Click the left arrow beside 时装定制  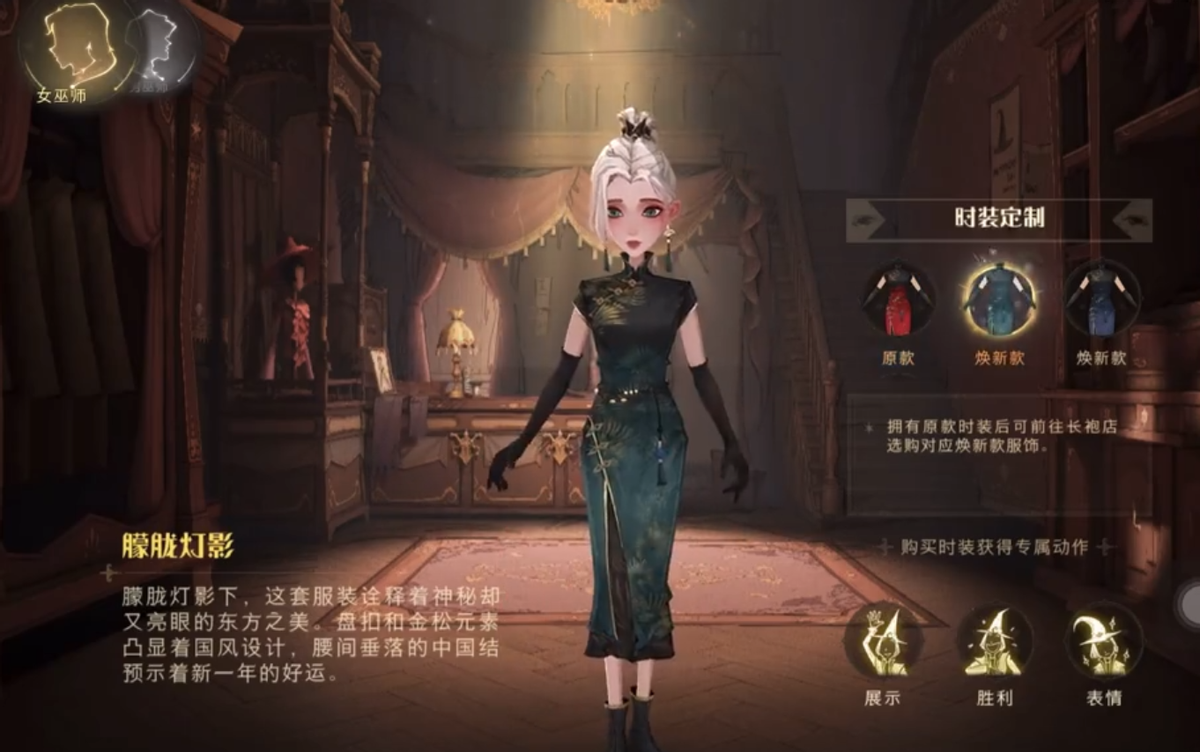(x=866, y=220)
